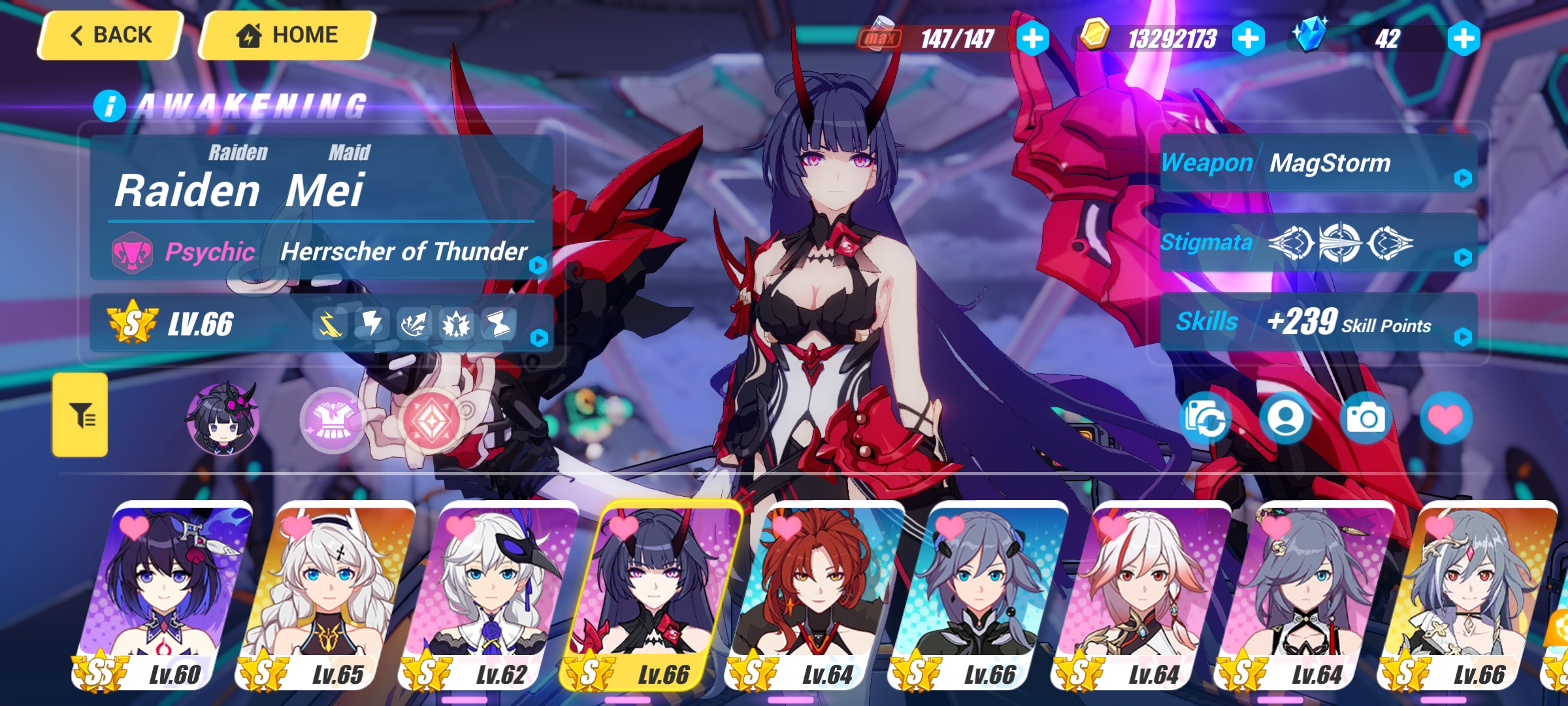Return to the HOME screen
Screen dimensions: 1568x706
coord(287,35)
